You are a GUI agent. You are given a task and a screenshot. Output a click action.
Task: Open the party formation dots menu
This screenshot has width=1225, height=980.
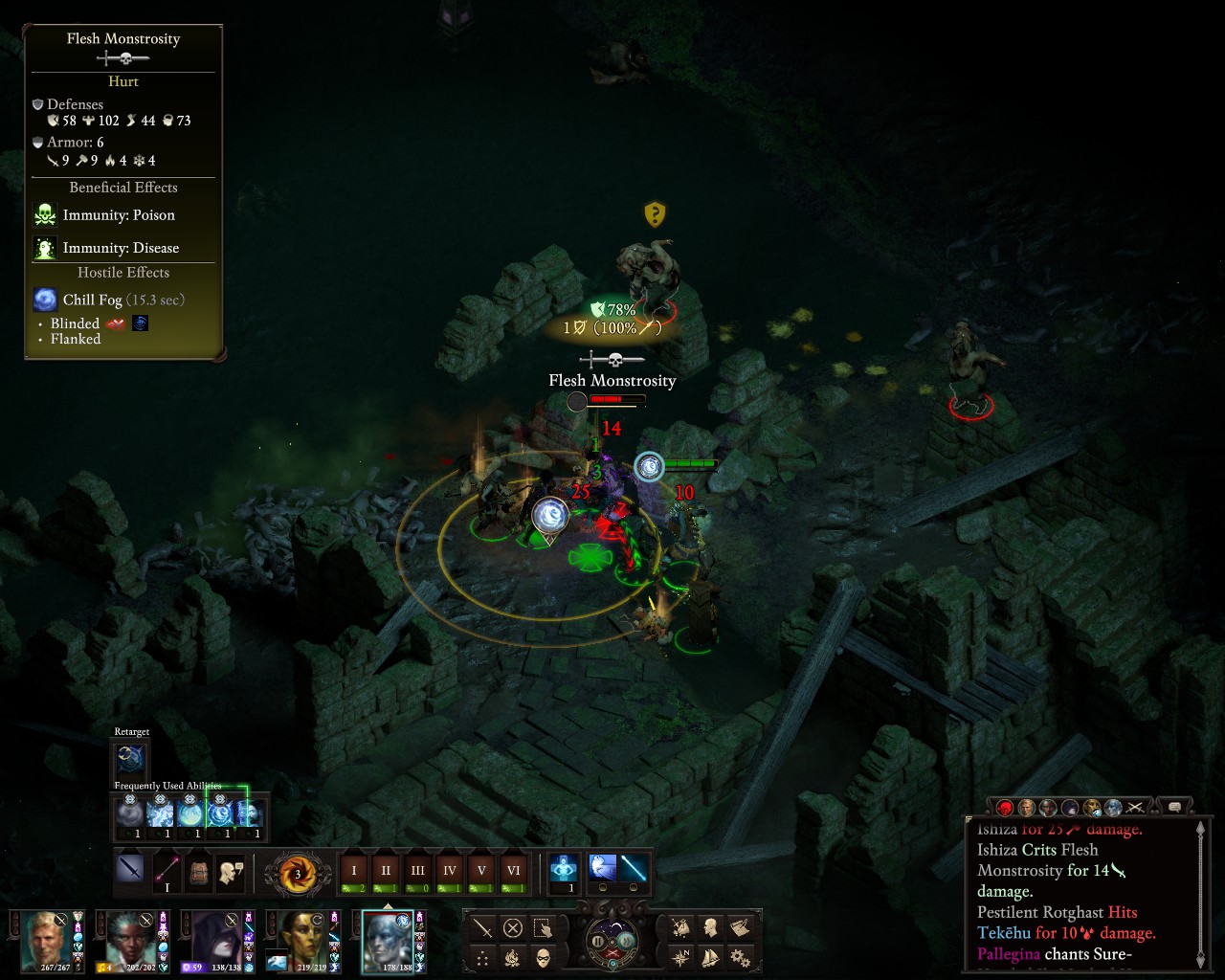coord(482,957)
